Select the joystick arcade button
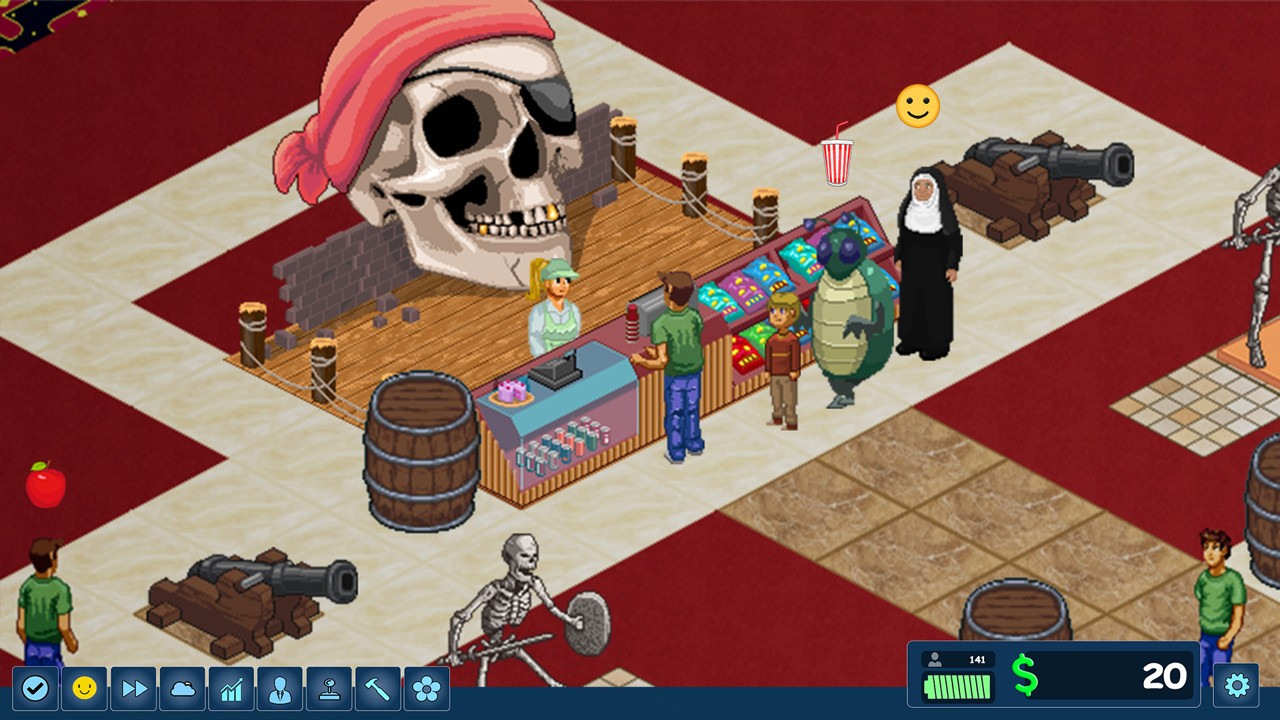 (329, 689)
